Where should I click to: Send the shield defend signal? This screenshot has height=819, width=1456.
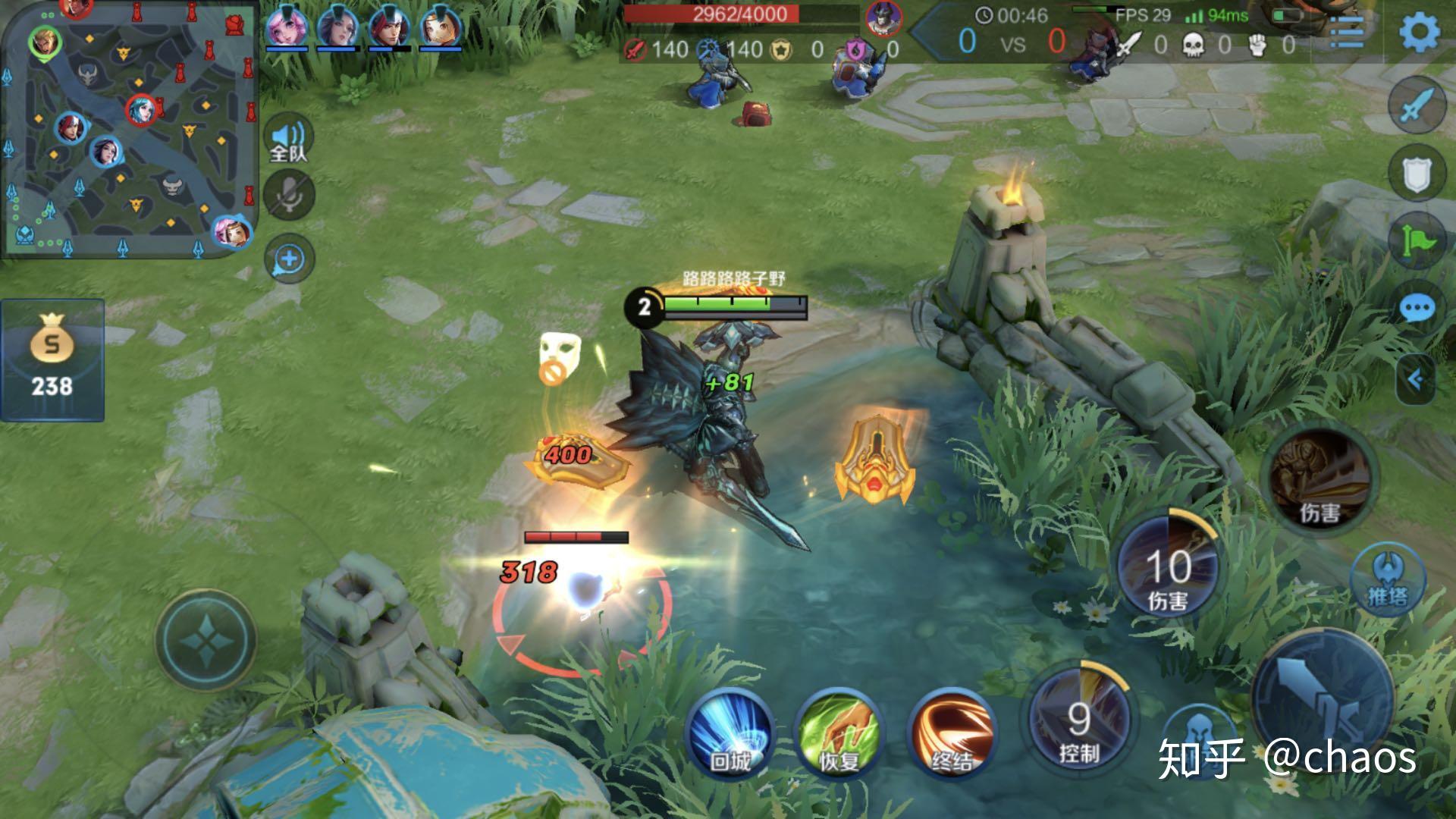[1417, 174]
